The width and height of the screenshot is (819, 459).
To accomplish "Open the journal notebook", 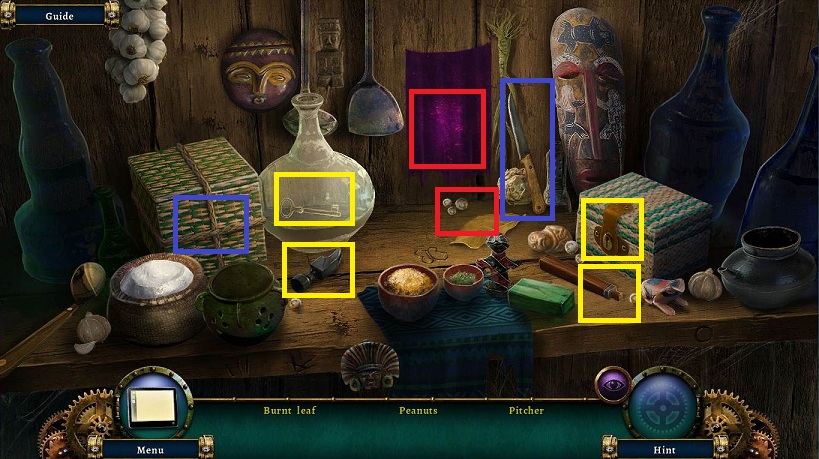I will (150, 405).
